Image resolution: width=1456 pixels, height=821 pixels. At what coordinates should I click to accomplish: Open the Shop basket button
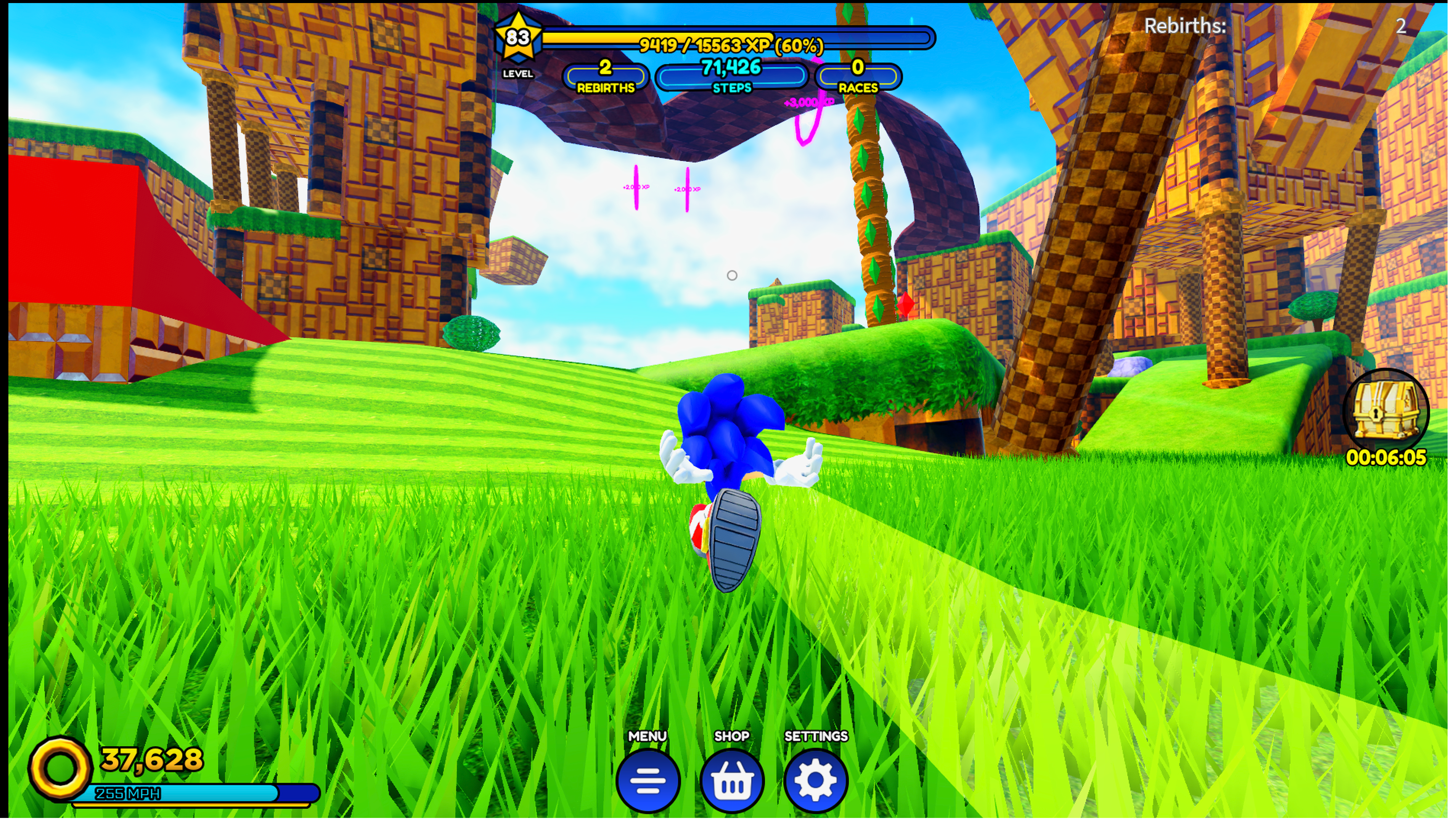click(732, 780)
